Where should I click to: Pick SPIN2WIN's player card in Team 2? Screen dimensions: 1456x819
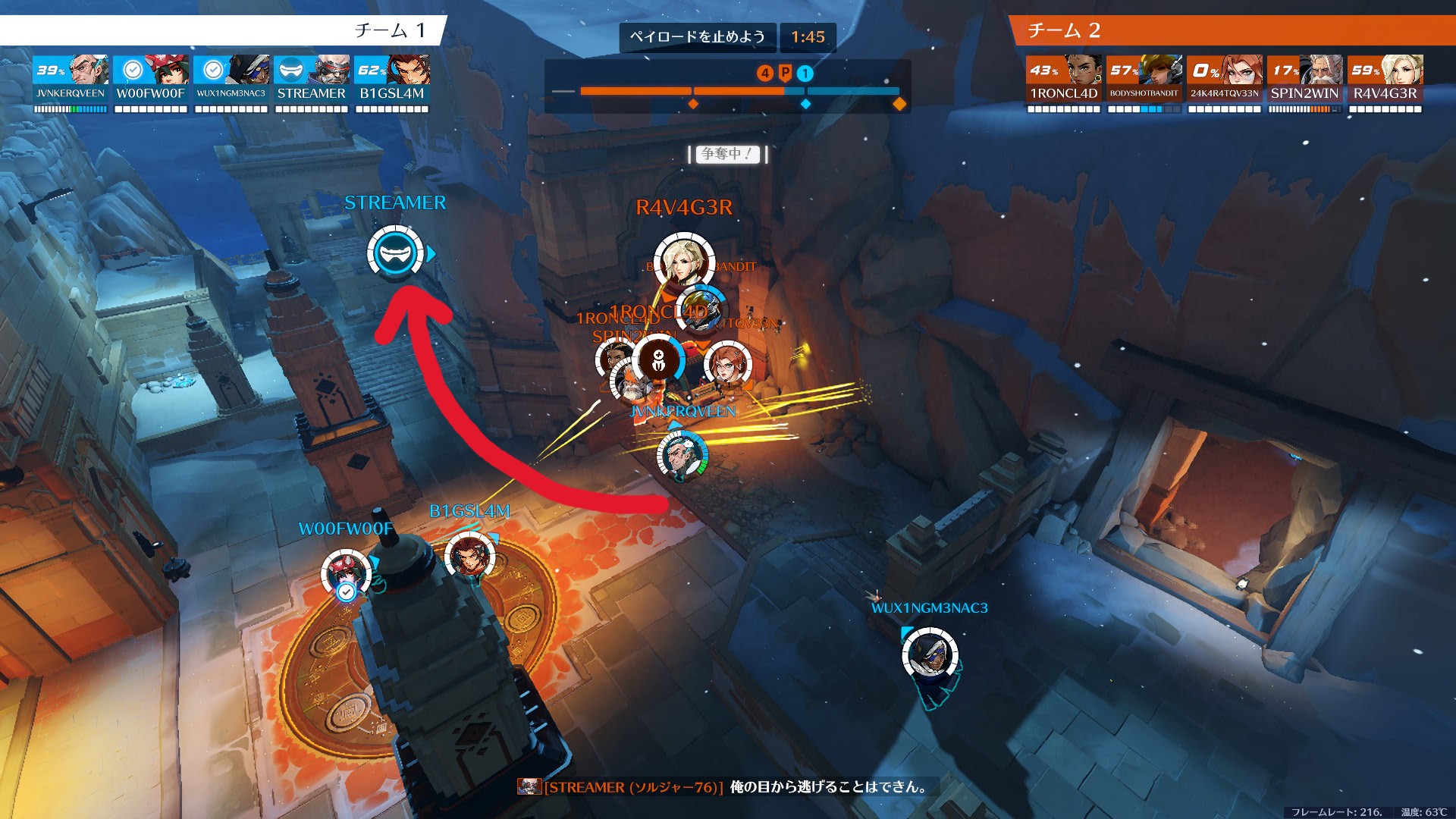coord(1304,83)
